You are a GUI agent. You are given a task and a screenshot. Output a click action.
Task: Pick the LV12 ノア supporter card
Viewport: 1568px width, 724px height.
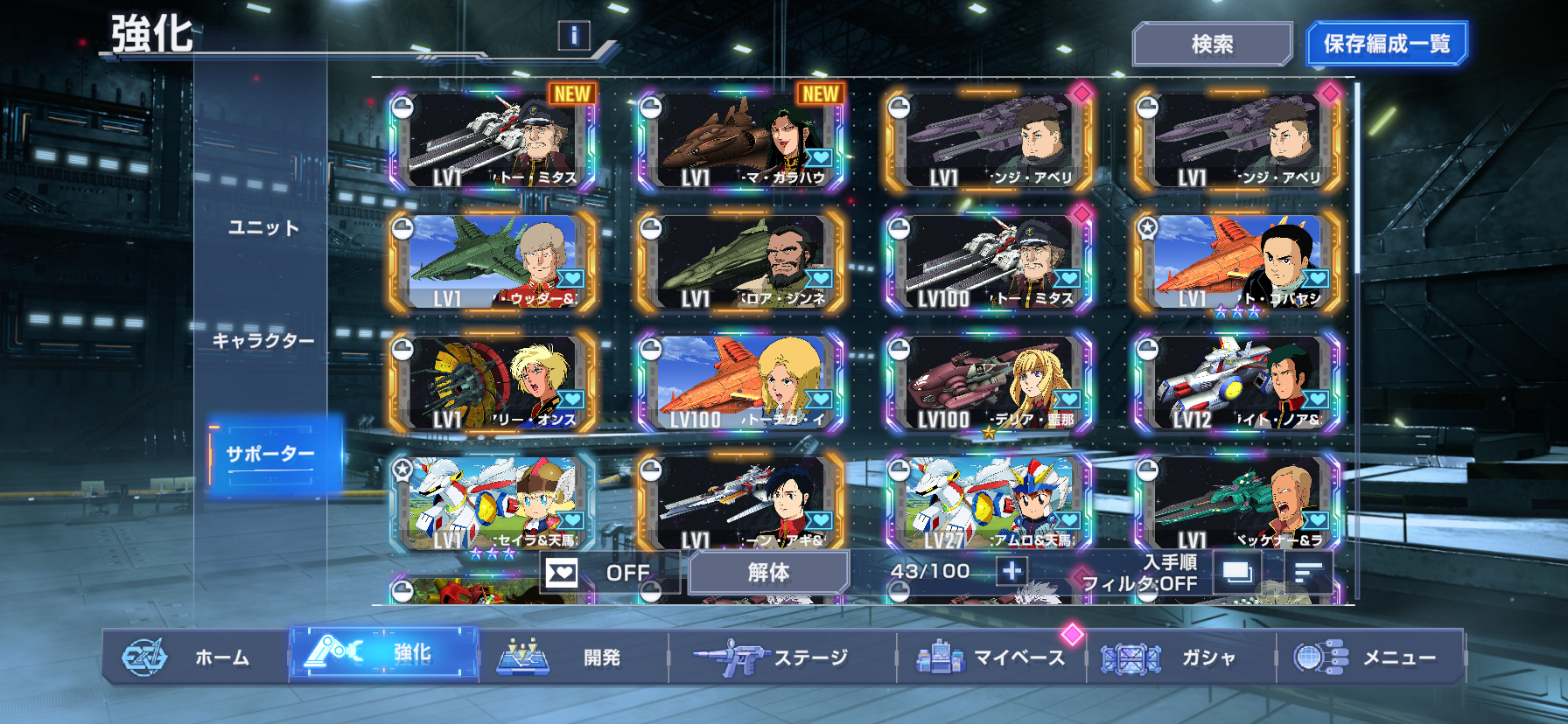(x=1237, y=383)
